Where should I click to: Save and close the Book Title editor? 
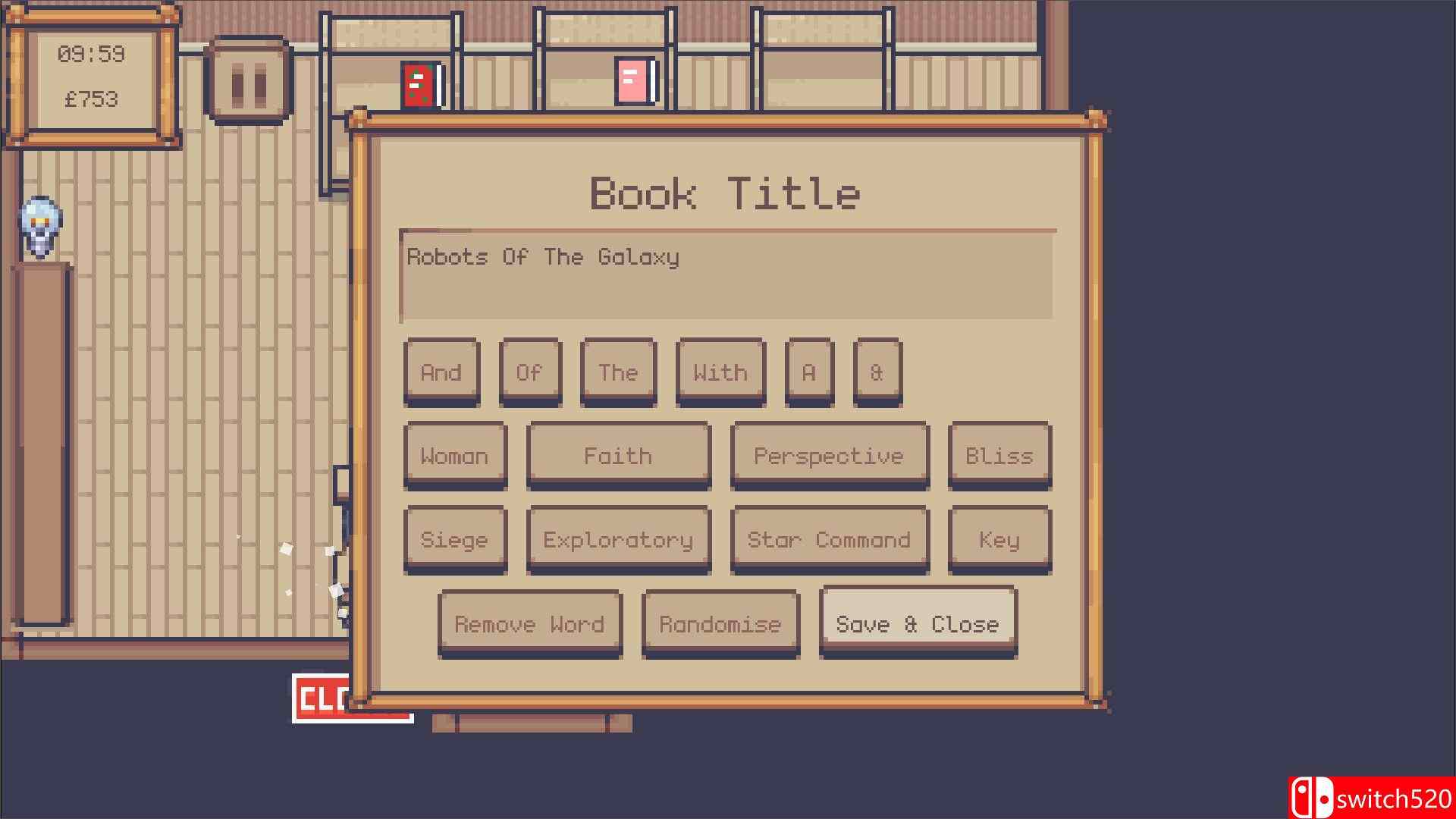917,624
